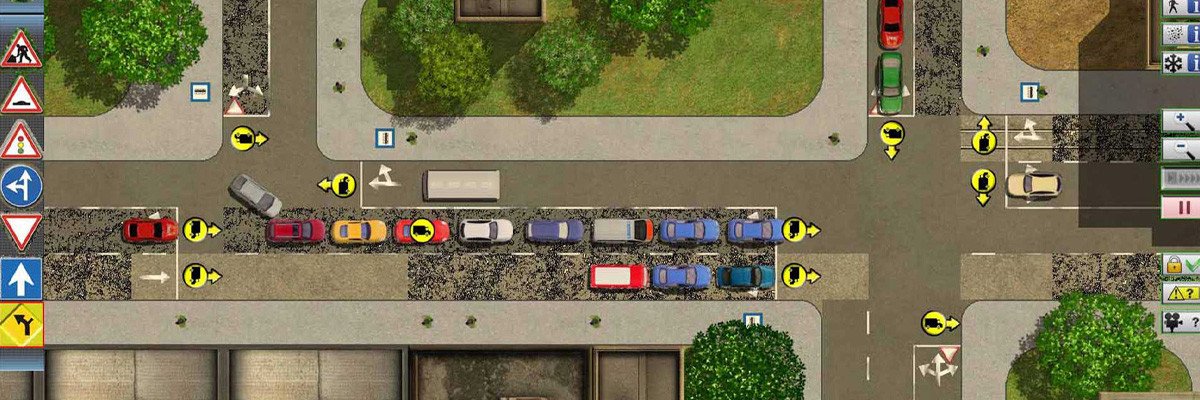Click the fast-forward speed button
Viewport: 1200px width, 400px height.
(x=1180, y=180)
